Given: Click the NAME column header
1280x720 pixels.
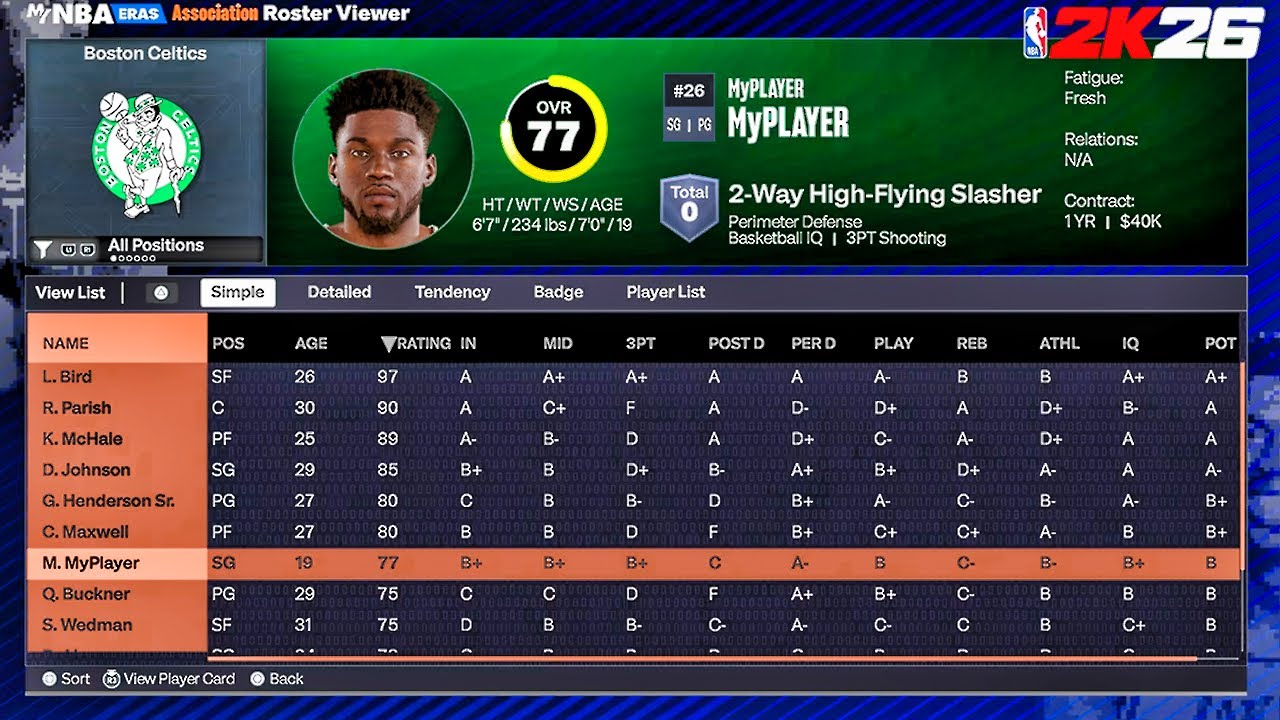Looking at the screenshot, I should coord(66,343).
